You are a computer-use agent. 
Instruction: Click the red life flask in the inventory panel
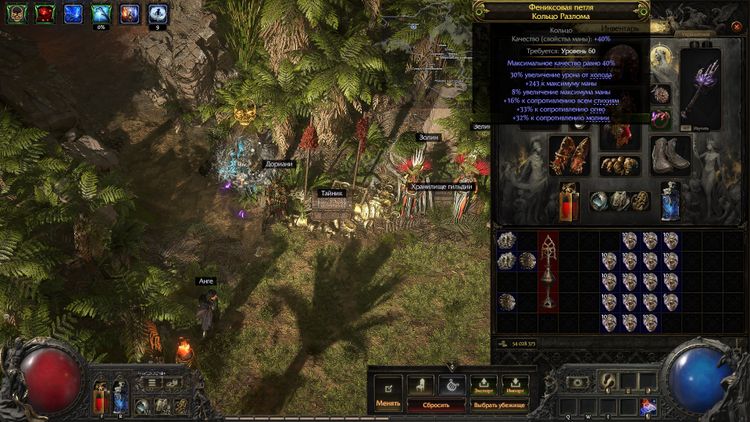pyautogui.click(x=569, y=202)
